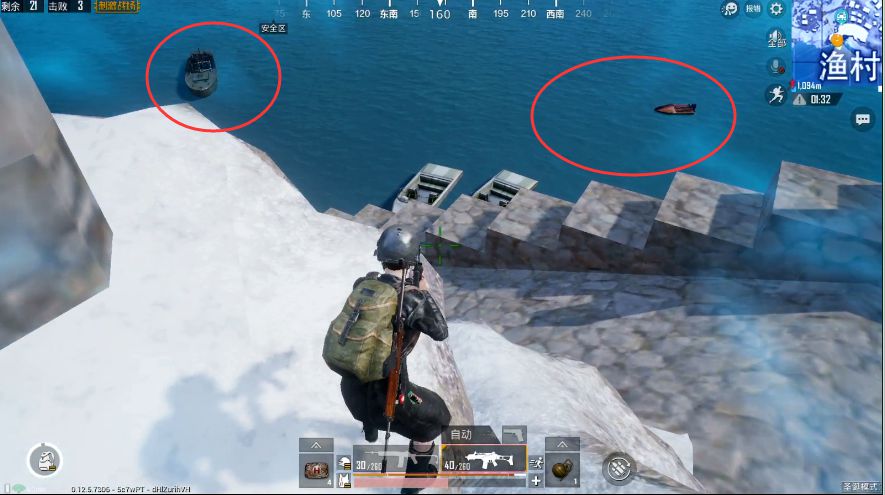Tap the 报销 report button
885x495 pixels.
[x=755, y=9]
